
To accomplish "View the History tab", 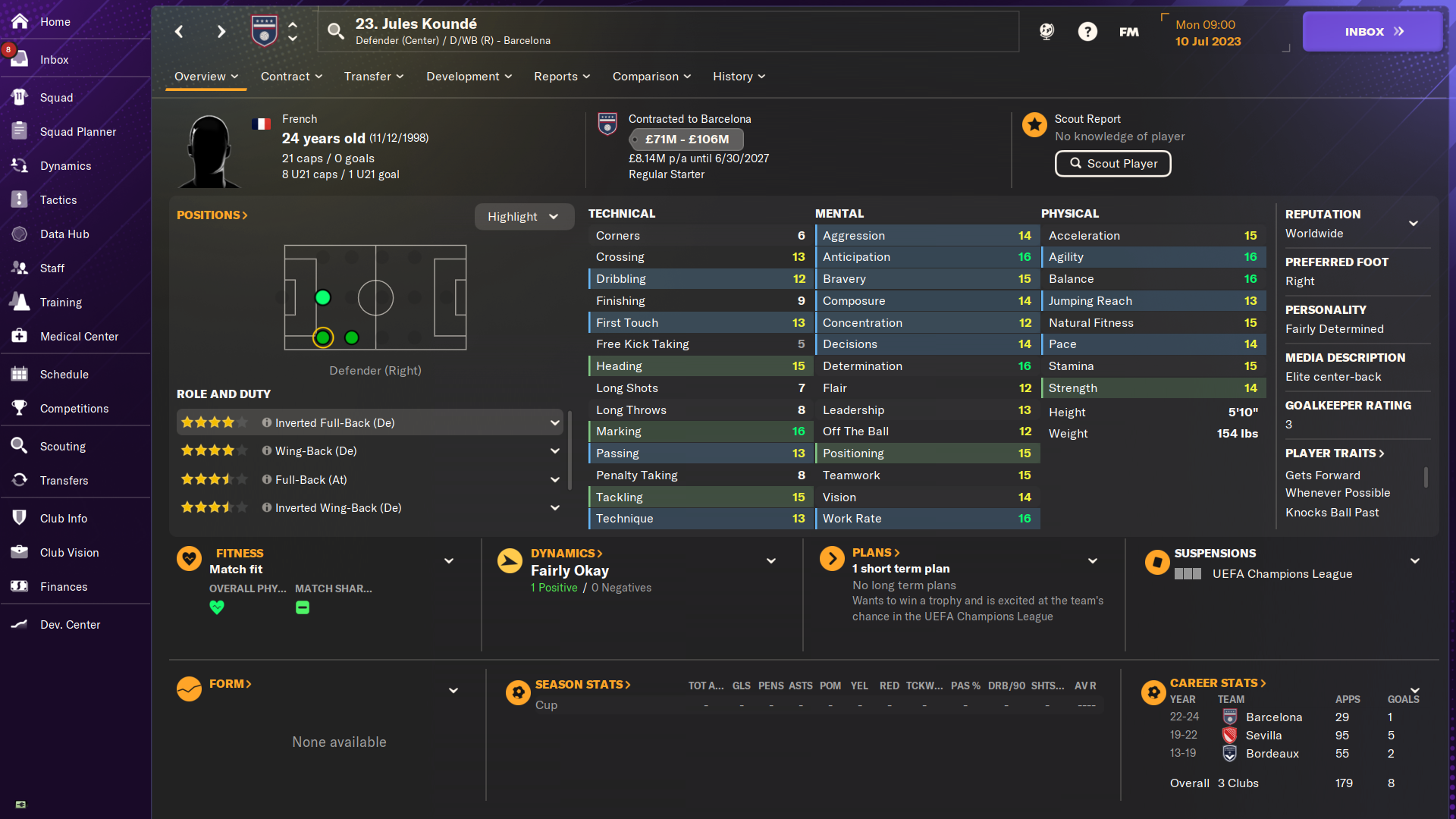I will [739, 77].
